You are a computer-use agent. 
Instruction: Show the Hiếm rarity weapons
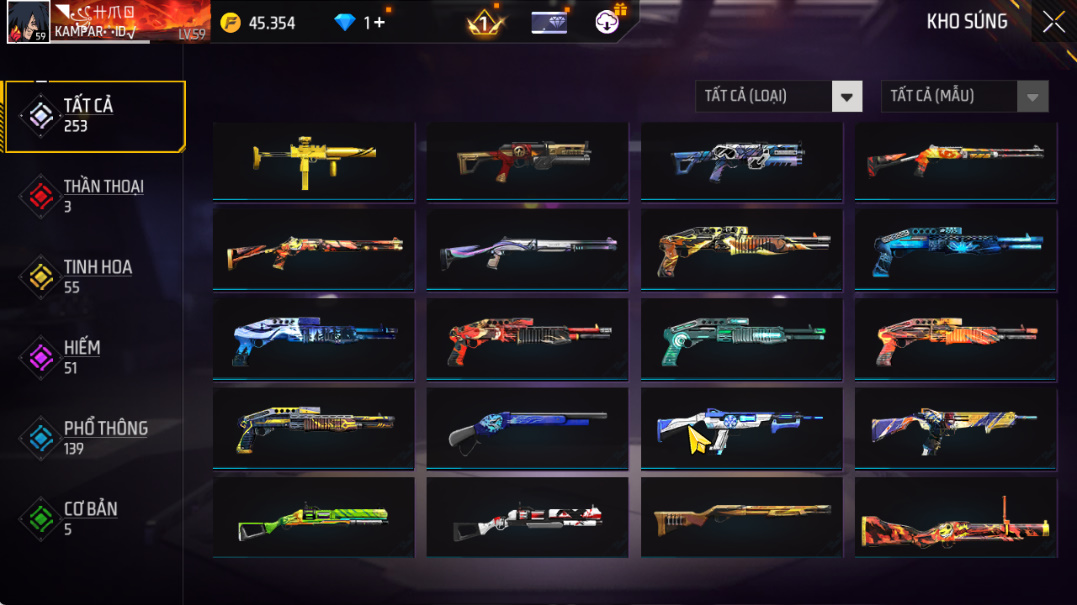click(x=80, y=357)
